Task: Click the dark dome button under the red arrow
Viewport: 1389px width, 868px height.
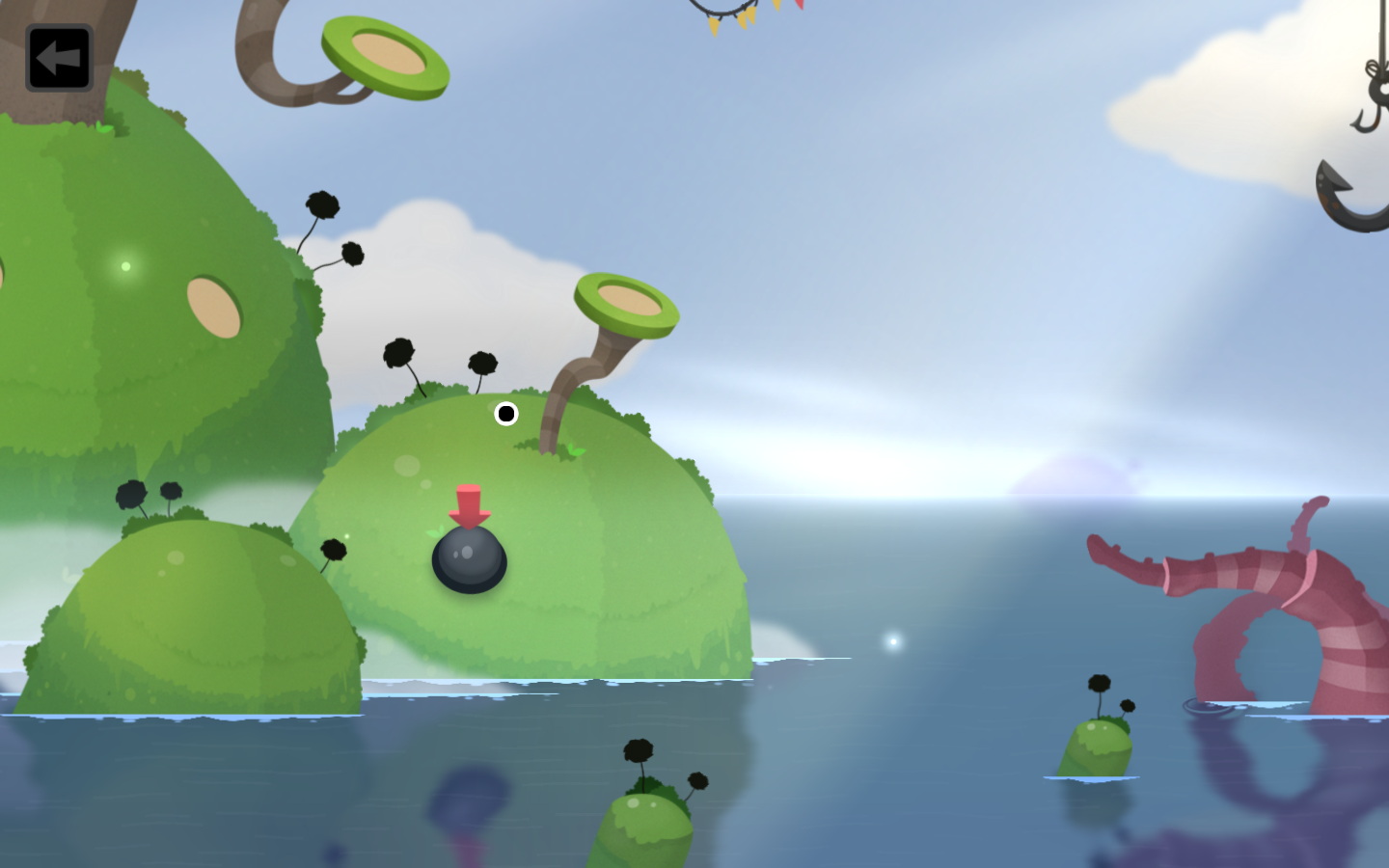Action: (470, 559)
